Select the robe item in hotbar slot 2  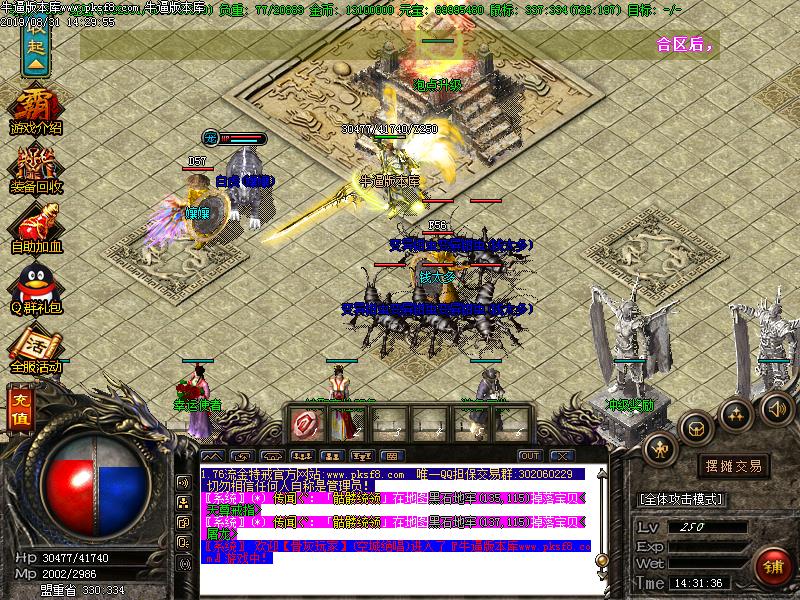coord(347,424)
